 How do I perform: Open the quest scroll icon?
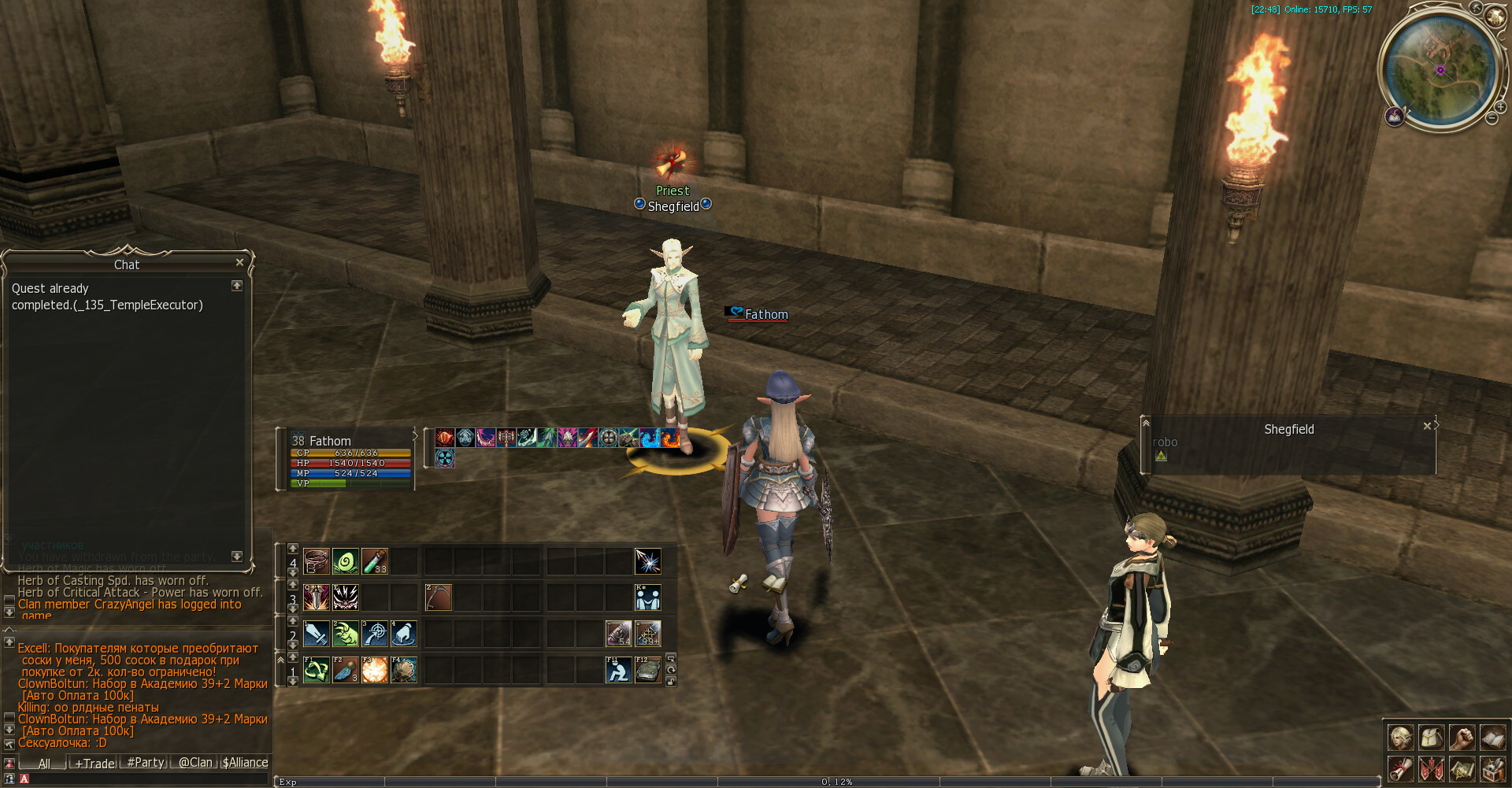tap(1400, 768)
